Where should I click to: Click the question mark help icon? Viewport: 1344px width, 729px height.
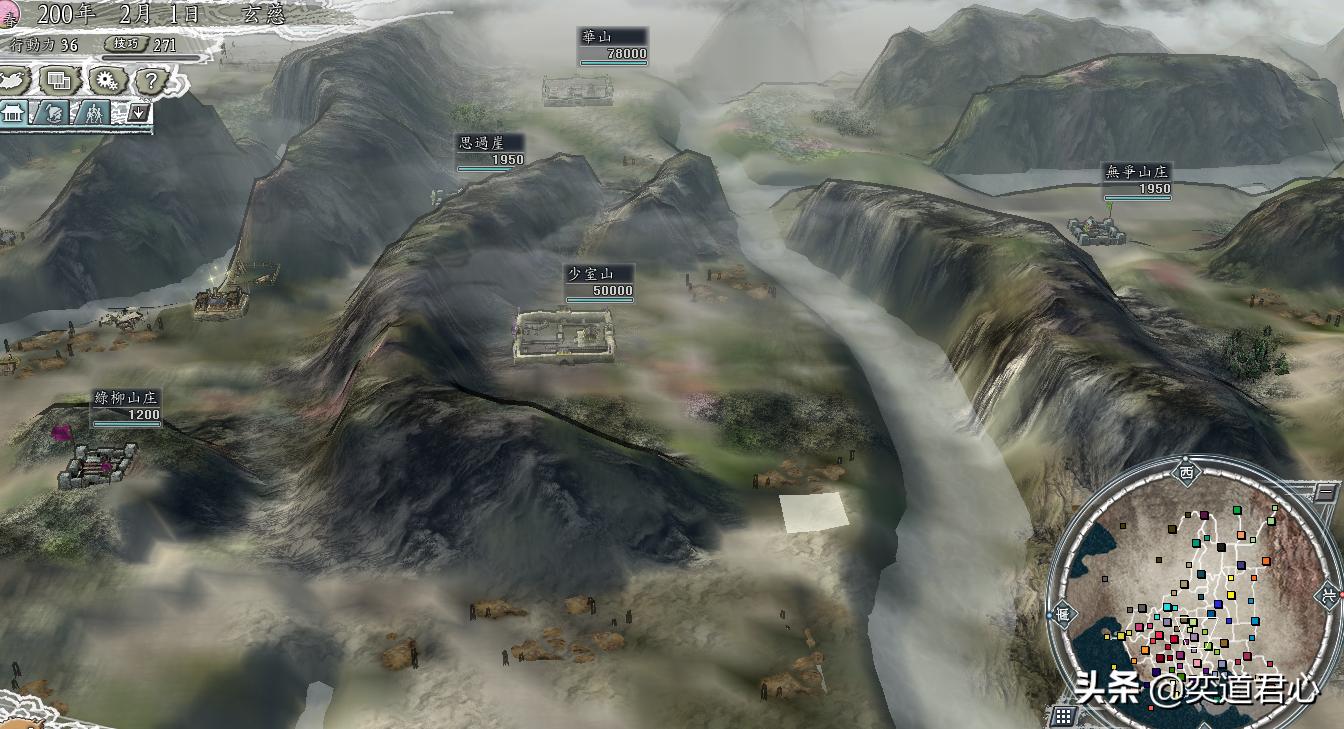tap(150, 79)
